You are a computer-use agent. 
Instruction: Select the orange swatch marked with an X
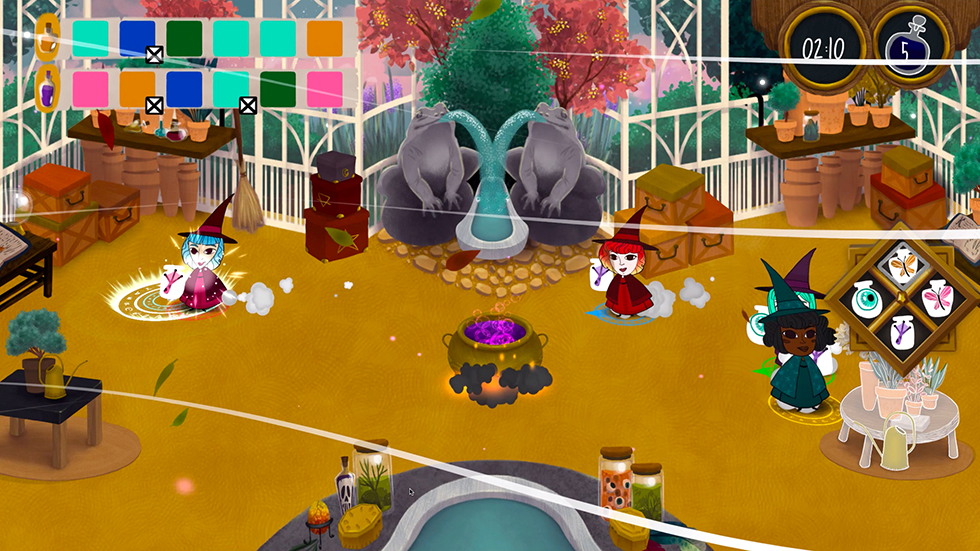(138, 90)
